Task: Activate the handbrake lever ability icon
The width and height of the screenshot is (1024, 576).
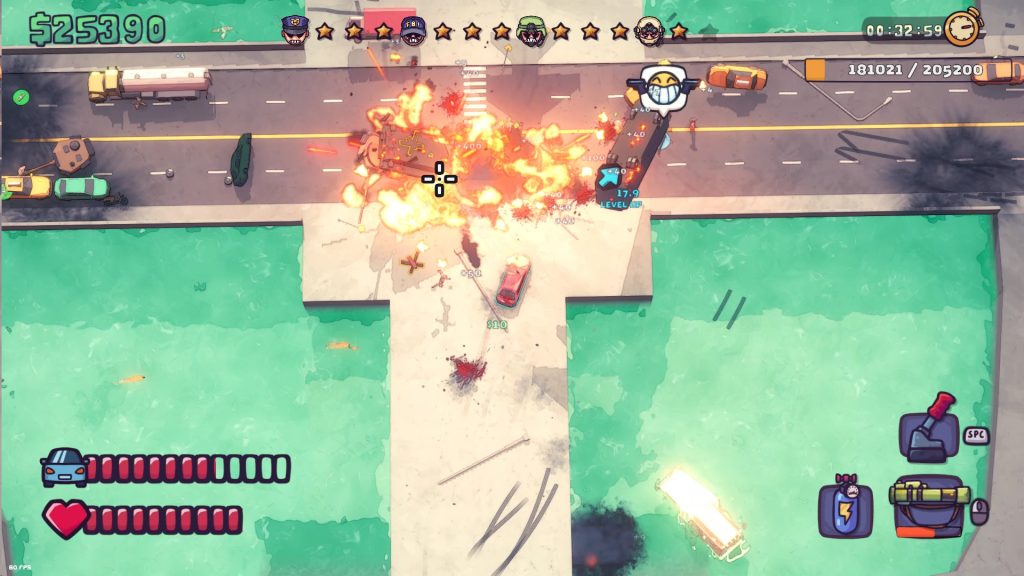Action: pos(930,430)
